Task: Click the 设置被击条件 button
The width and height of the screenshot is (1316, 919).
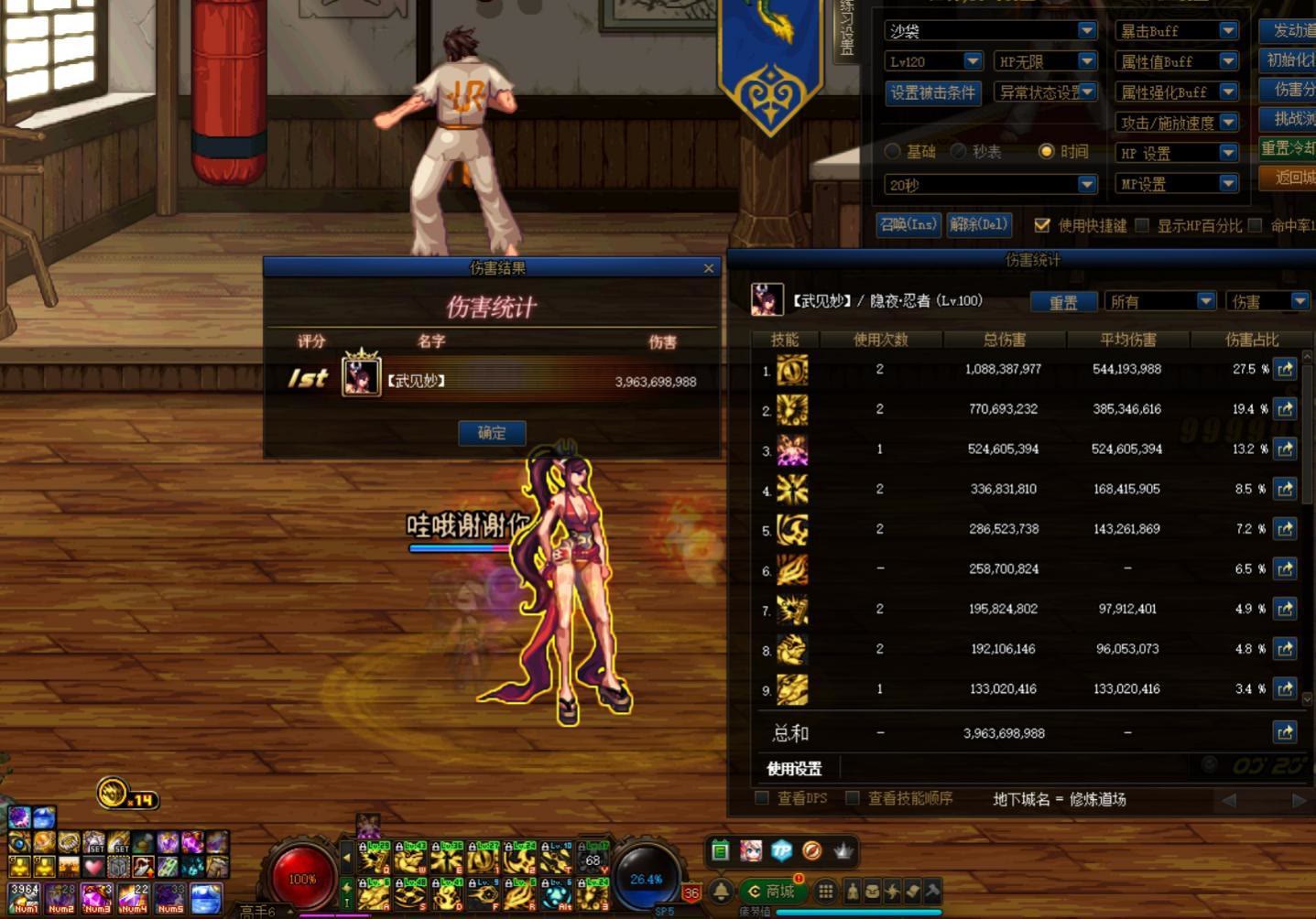Action: (x=932, y=92)
